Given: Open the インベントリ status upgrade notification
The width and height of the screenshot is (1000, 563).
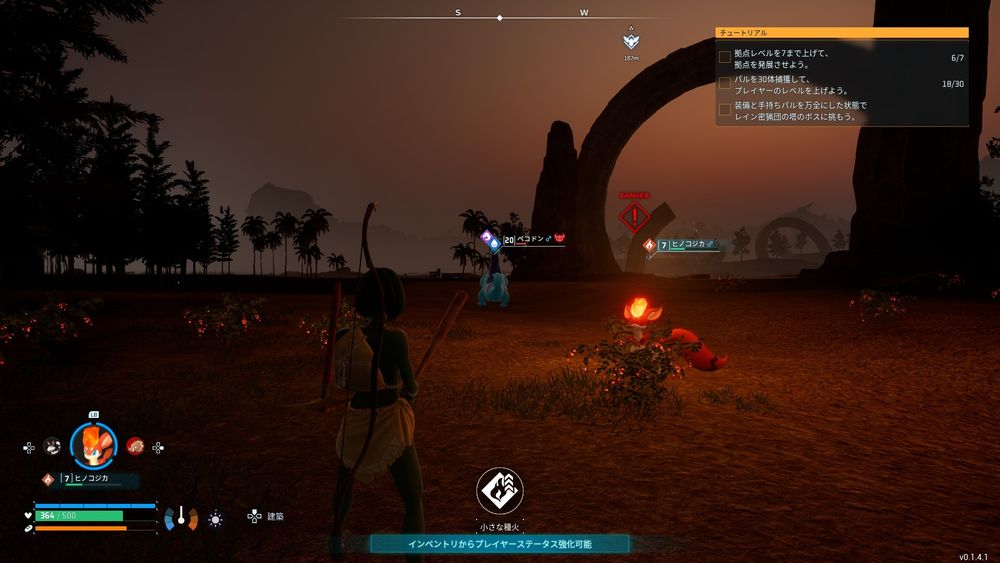Looking at the screenshot, I should click(499, 544).
